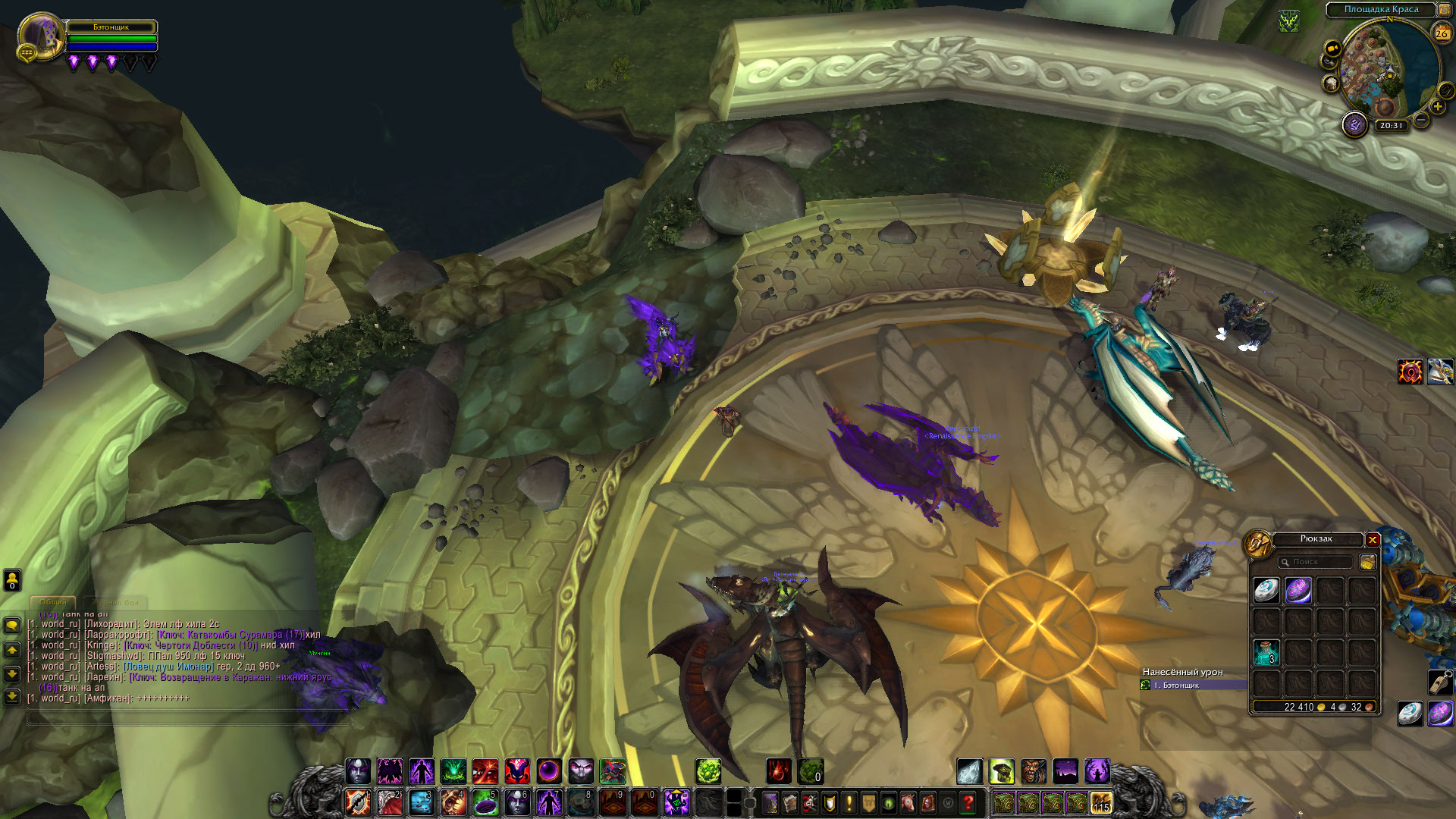Select the teal potion flask stack in the bag

coord(1266,651)
